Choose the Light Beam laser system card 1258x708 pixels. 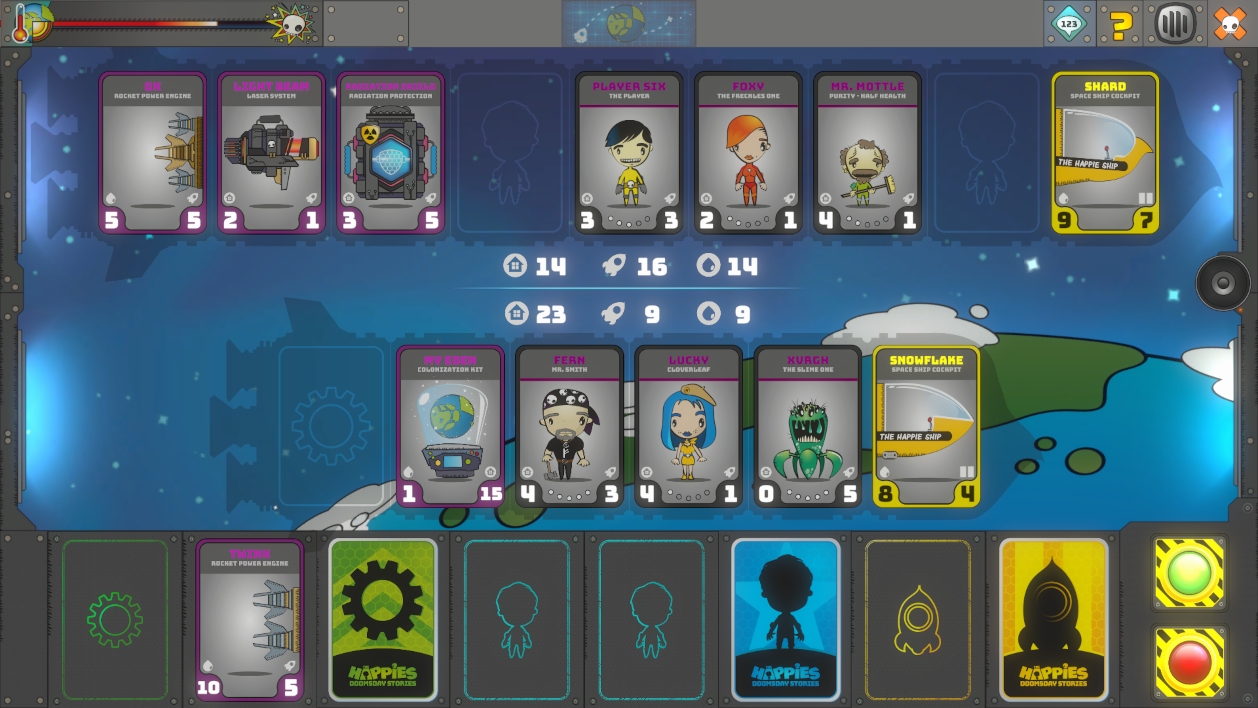point(272,153)
